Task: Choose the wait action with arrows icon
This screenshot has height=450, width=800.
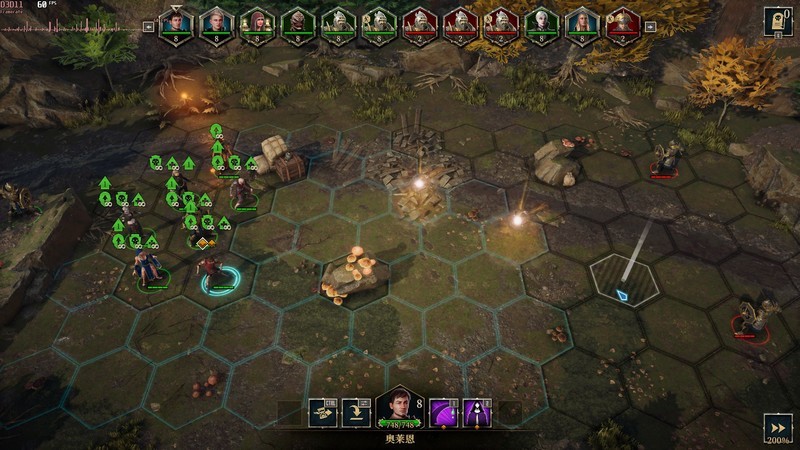Action: [x=321, y=412]
